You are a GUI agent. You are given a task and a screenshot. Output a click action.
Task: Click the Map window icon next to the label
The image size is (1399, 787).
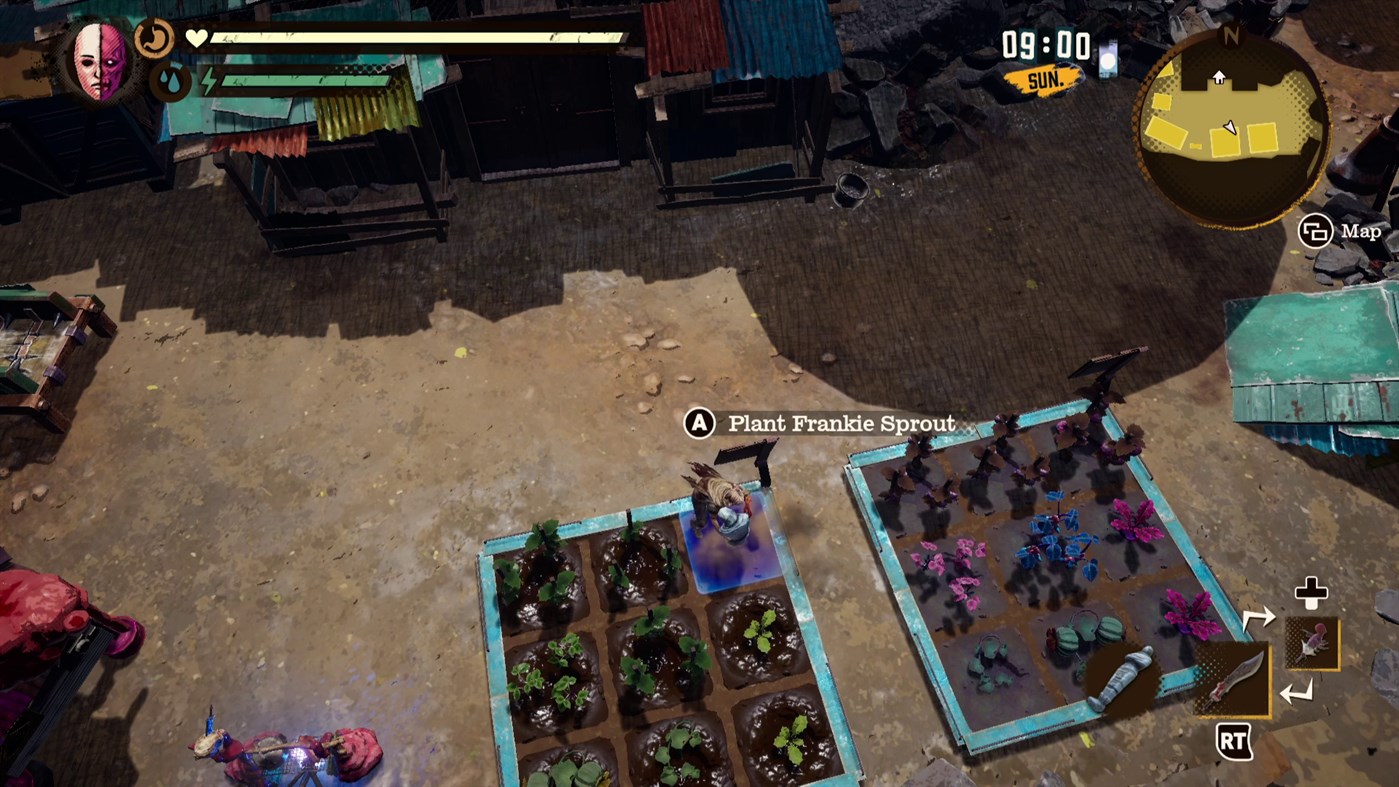(1315, 231)
